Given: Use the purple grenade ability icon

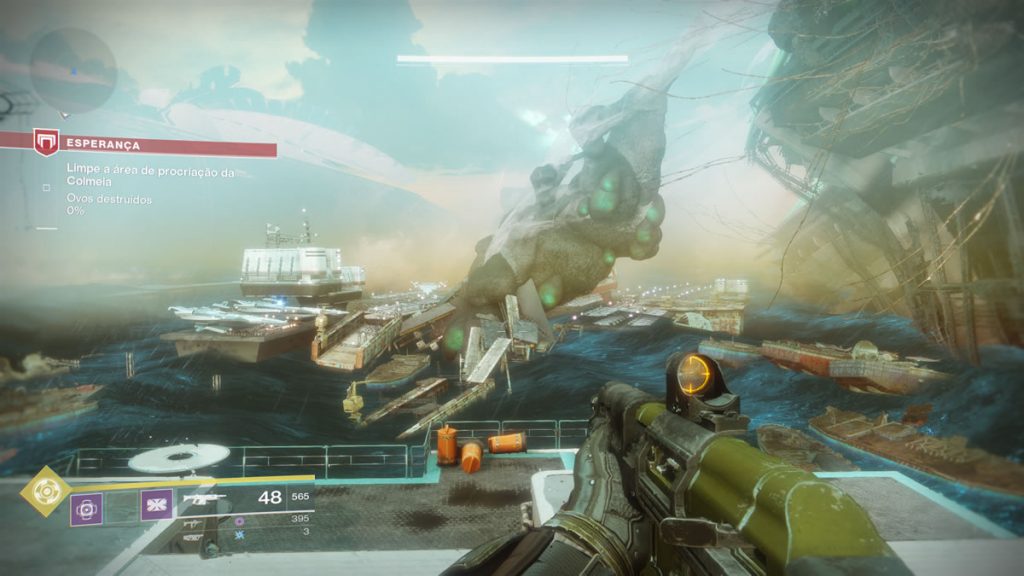Looking at the screenshot, I should 86,508.
